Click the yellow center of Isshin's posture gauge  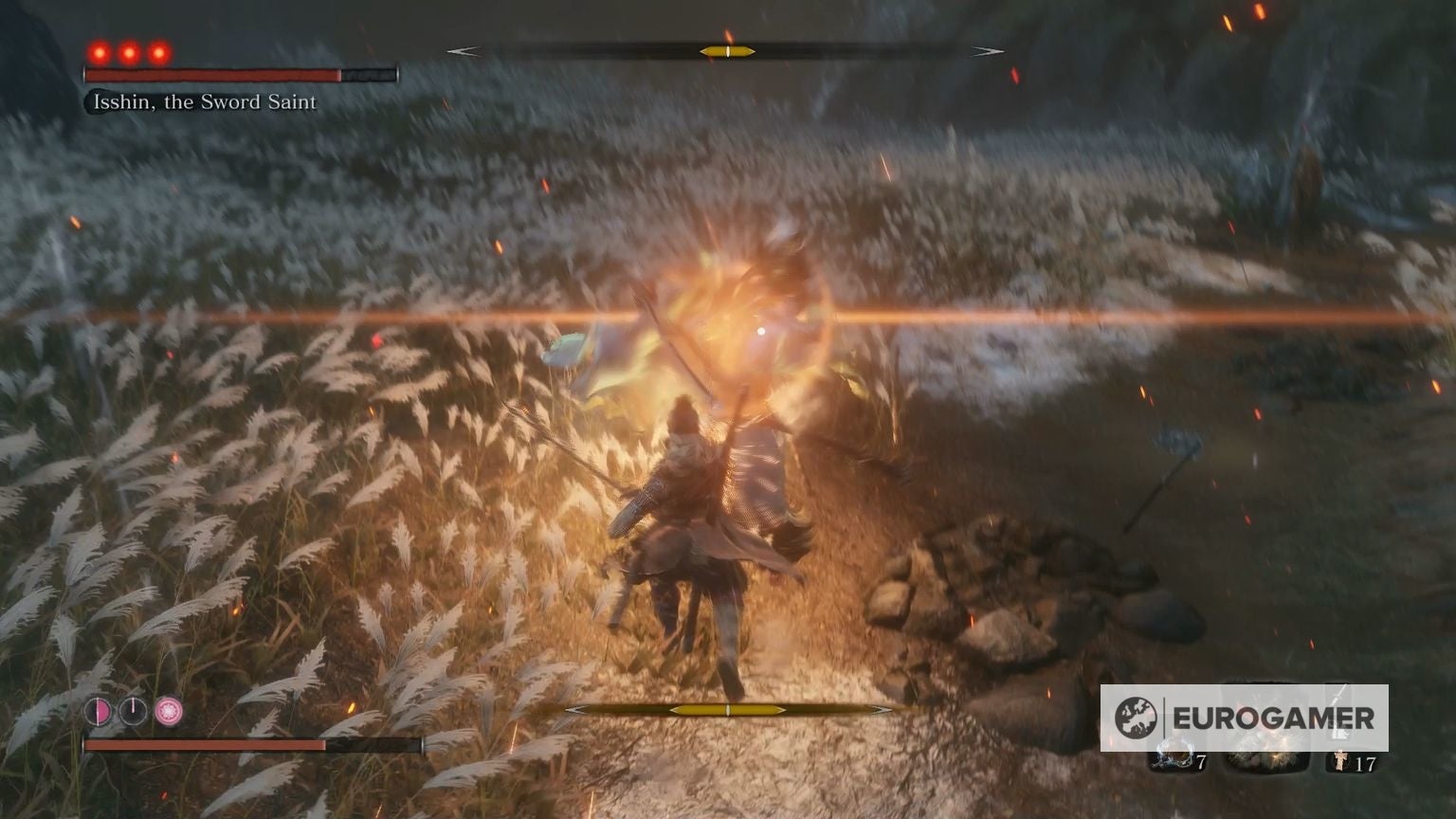728,50
